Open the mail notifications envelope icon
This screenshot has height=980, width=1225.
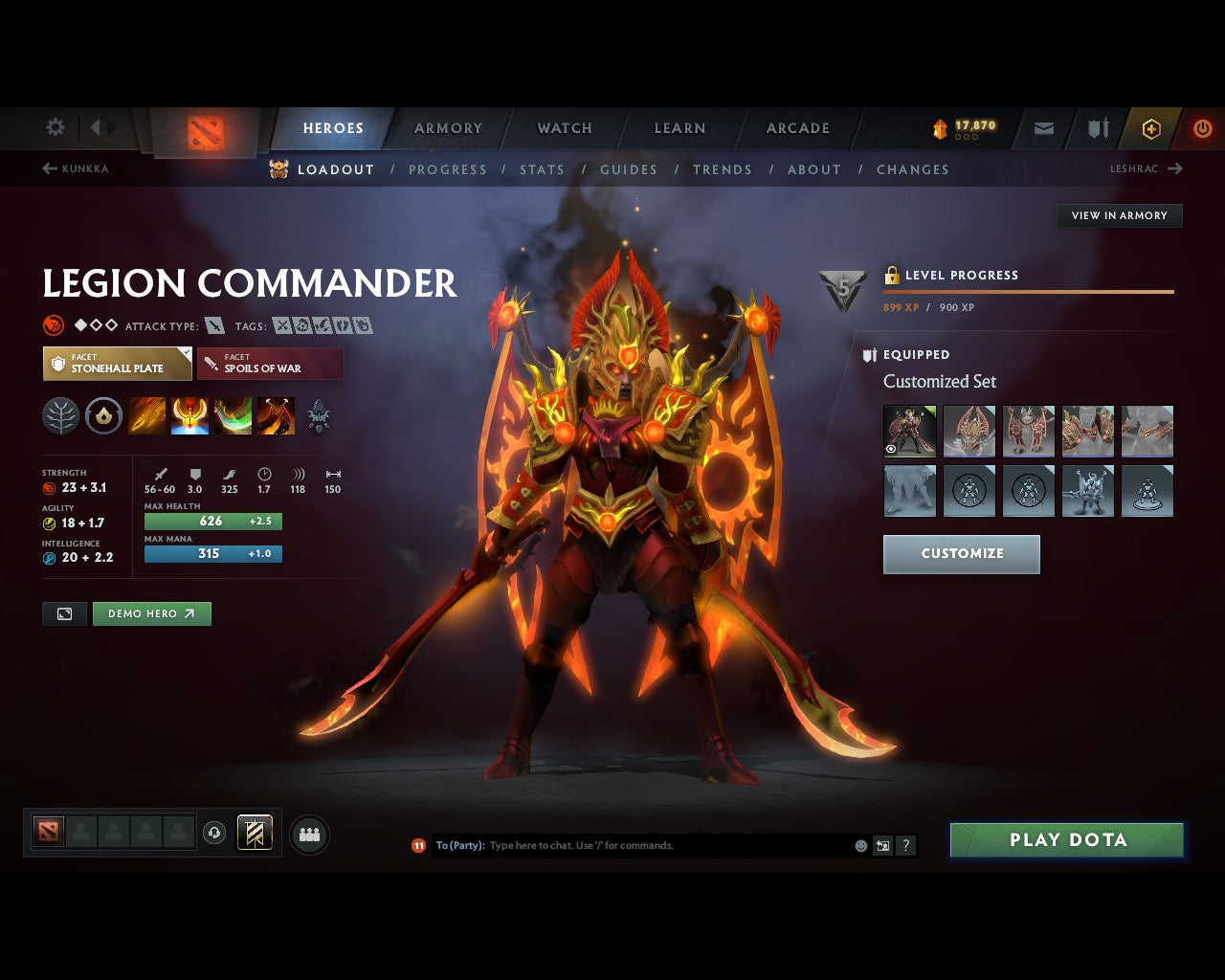tap(1042, 127)
